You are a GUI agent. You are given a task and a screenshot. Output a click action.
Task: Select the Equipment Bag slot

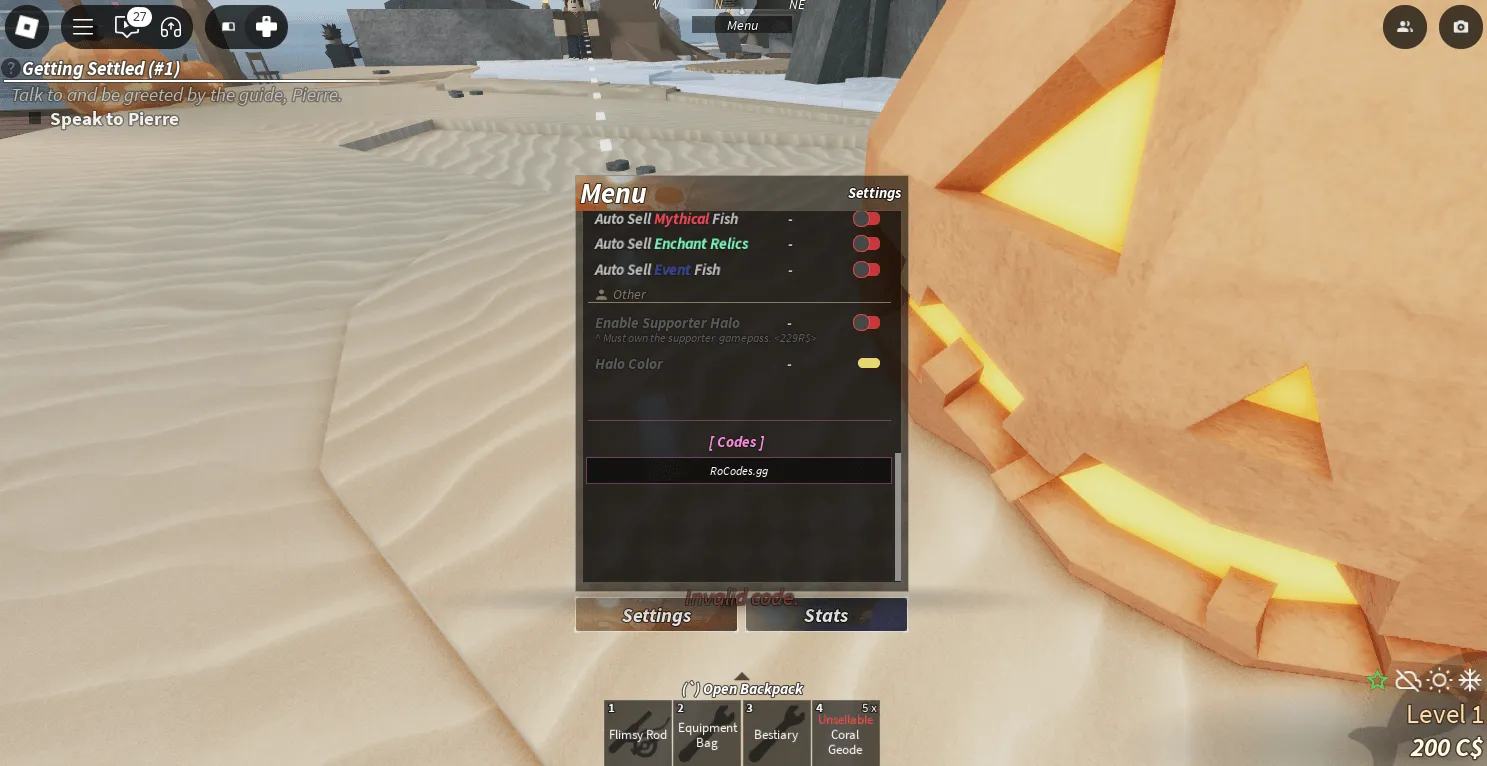pos(707,734)
